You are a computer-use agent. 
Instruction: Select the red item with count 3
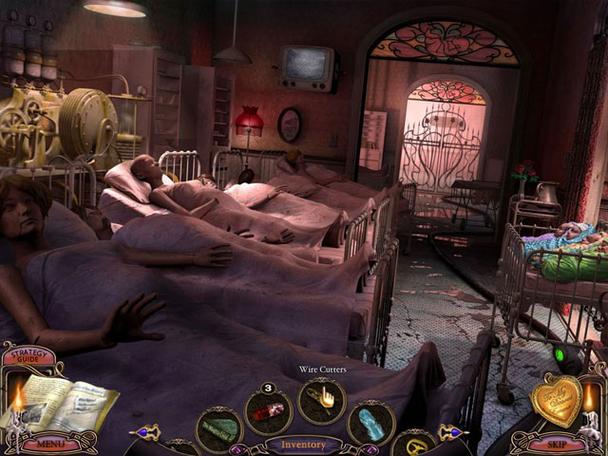click(270, 412)
